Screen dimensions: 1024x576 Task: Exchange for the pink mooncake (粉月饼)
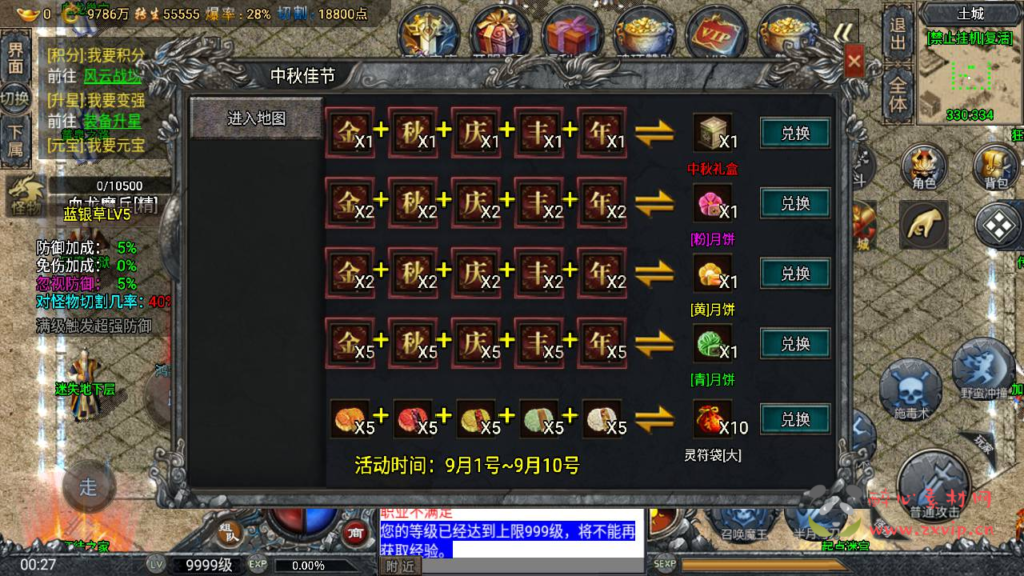(795, 203)
